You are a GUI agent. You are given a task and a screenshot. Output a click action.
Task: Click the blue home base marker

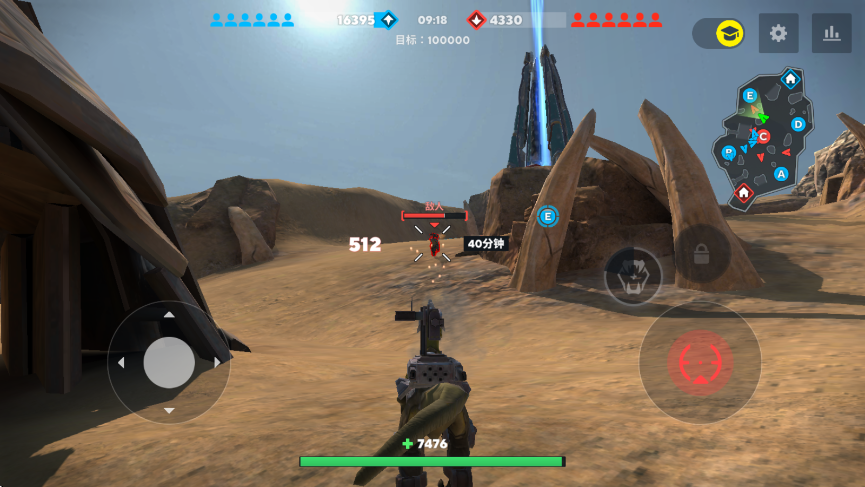click(790, 79)
